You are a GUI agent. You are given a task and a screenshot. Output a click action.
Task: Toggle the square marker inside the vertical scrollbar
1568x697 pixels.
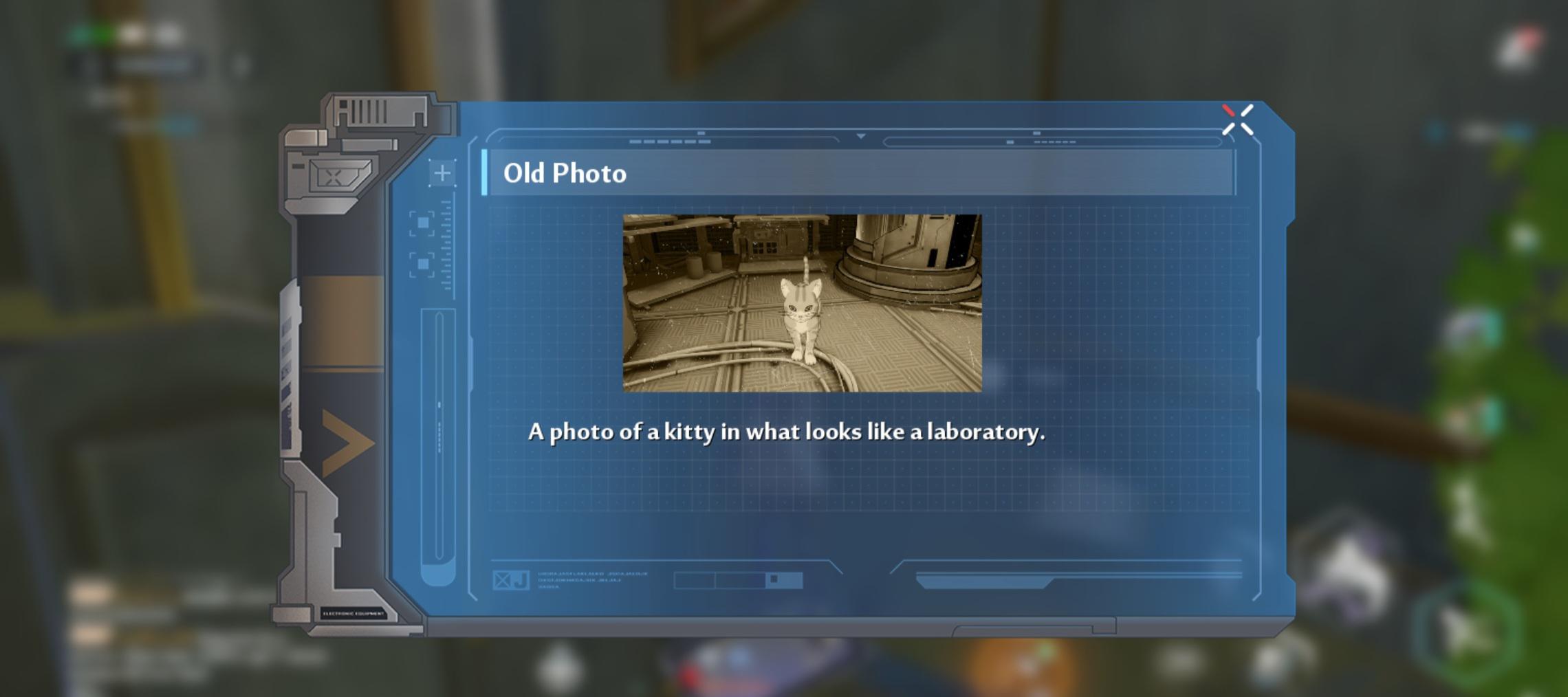(x=439, y=403)
